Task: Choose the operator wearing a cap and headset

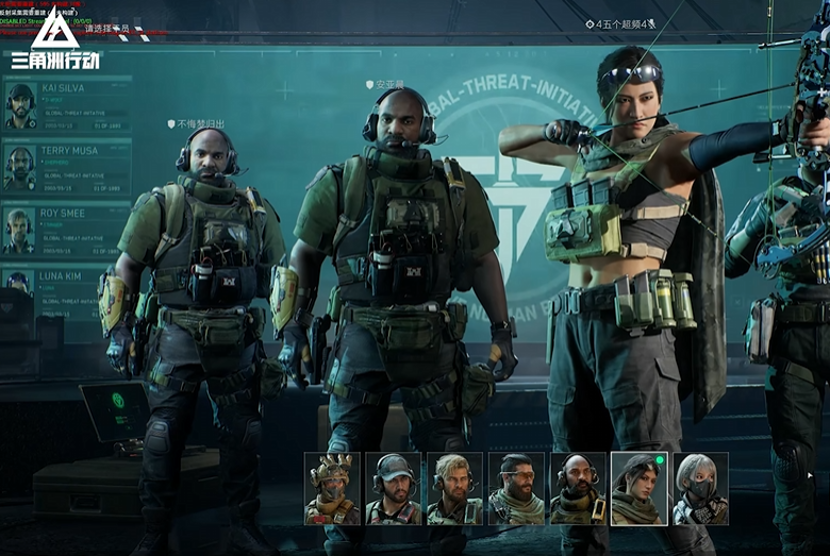Action: (393, 488)
